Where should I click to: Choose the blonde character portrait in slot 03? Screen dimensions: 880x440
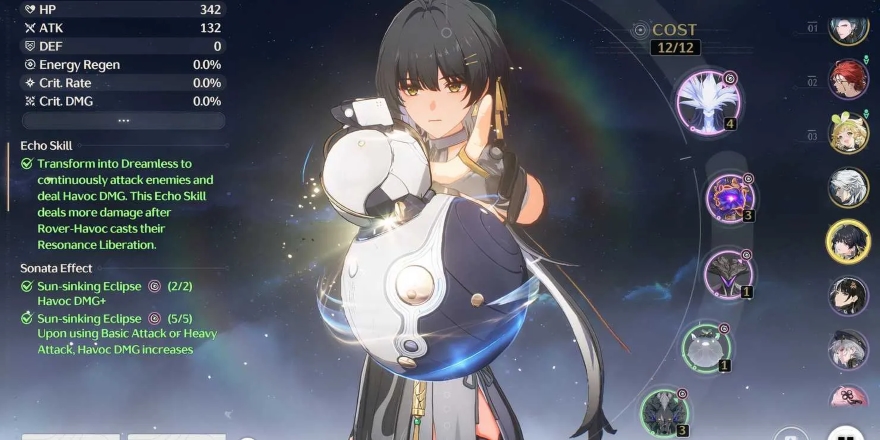click(847, 133)
